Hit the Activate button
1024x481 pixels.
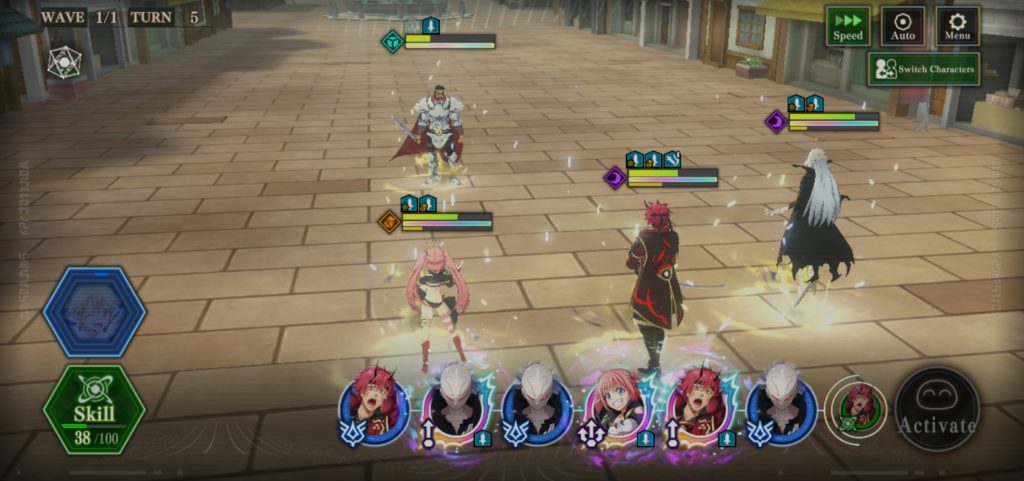click(x=936, y=409)
